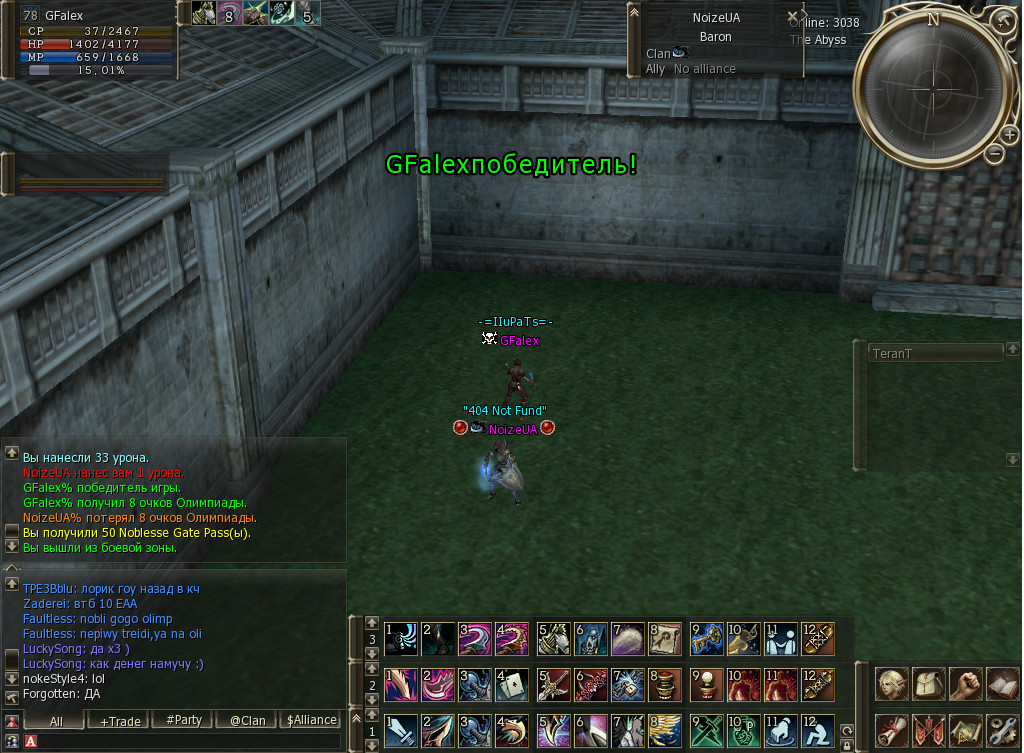Use the sitting figure action slot

click(818, 730)
